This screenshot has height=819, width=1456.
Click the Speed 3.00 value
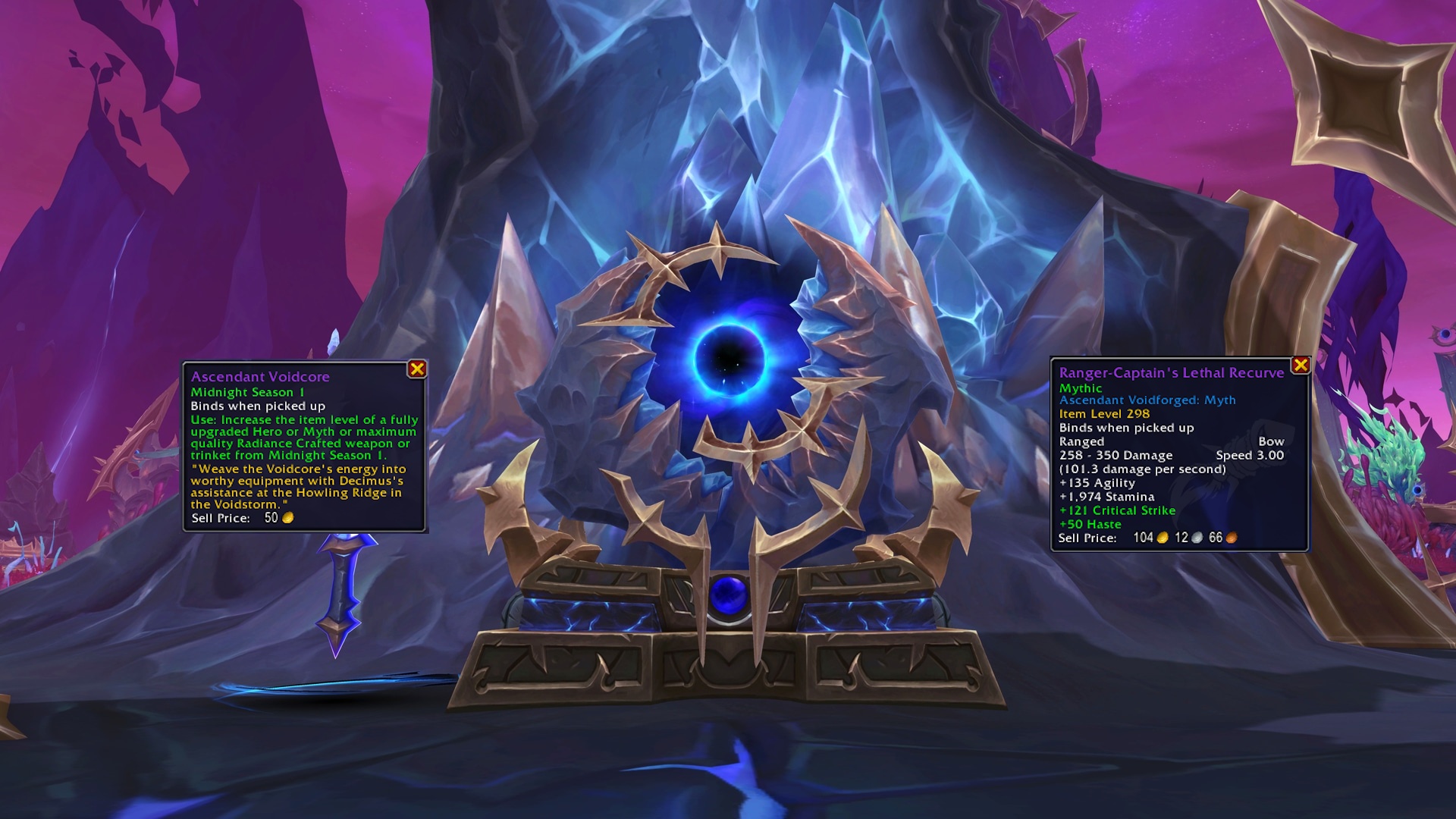(x=1251, y=455)
